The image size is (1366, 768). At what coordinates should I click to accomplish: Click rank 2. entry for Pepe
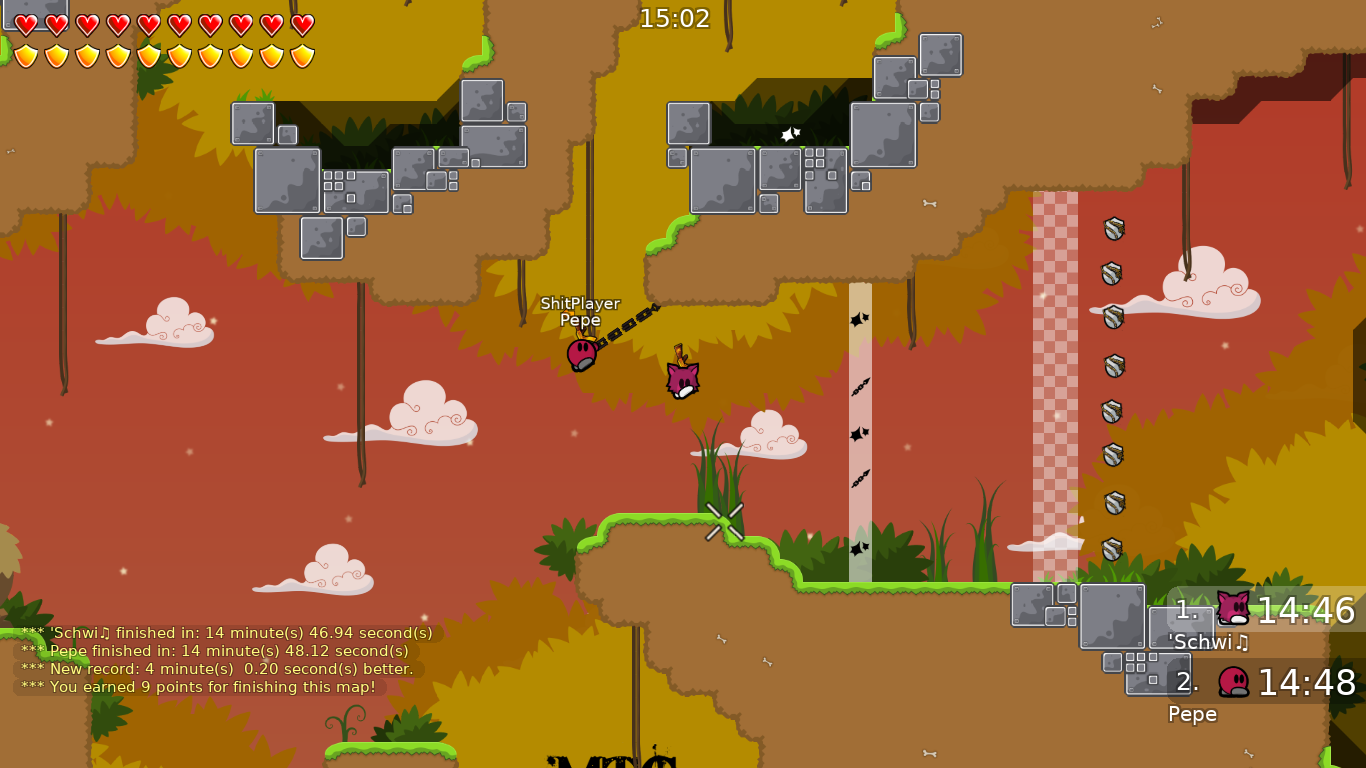coord(1186,684)
